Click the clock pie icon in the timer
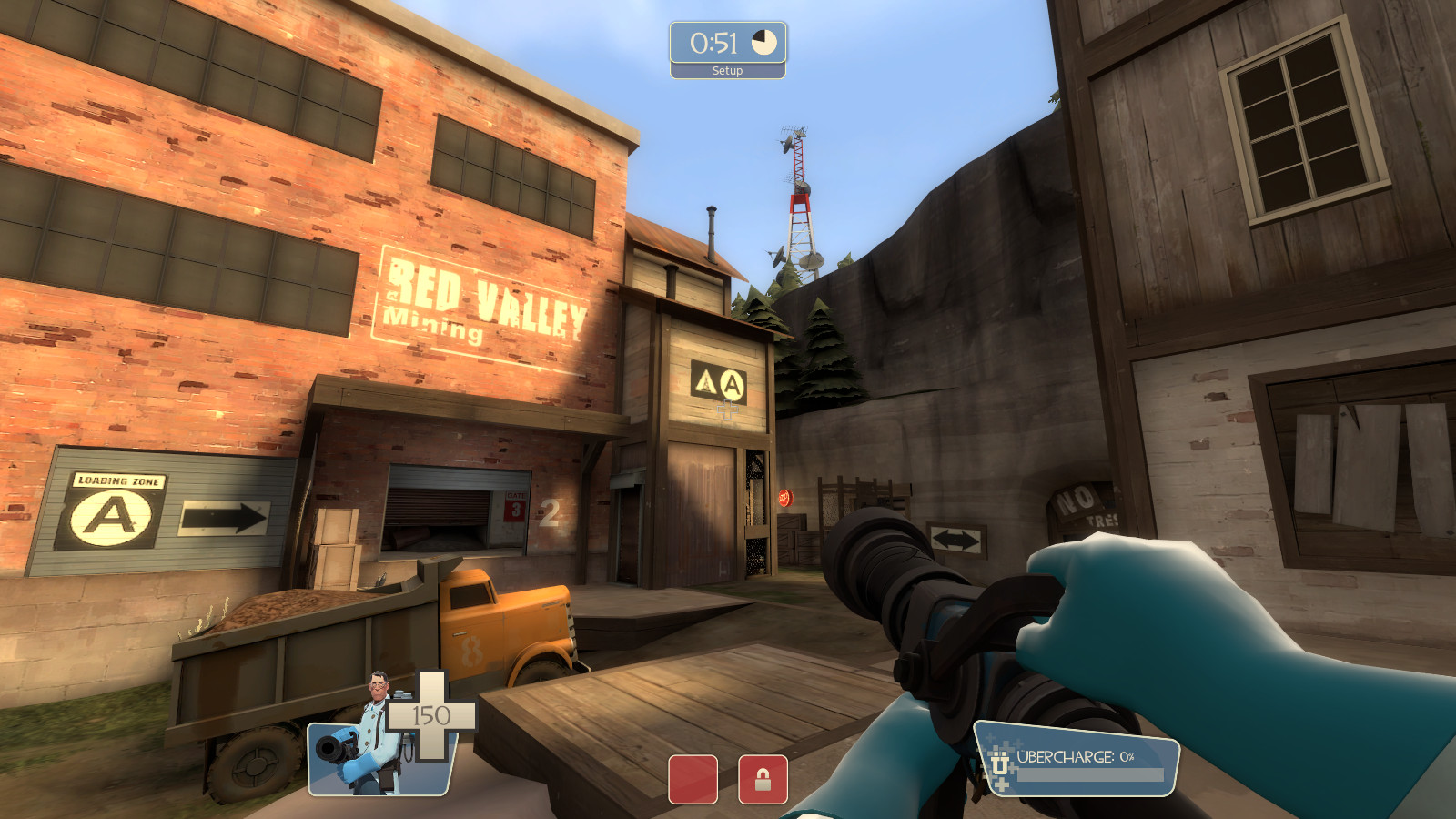Viewport: 1456px width, 819px height. point(763,40)
